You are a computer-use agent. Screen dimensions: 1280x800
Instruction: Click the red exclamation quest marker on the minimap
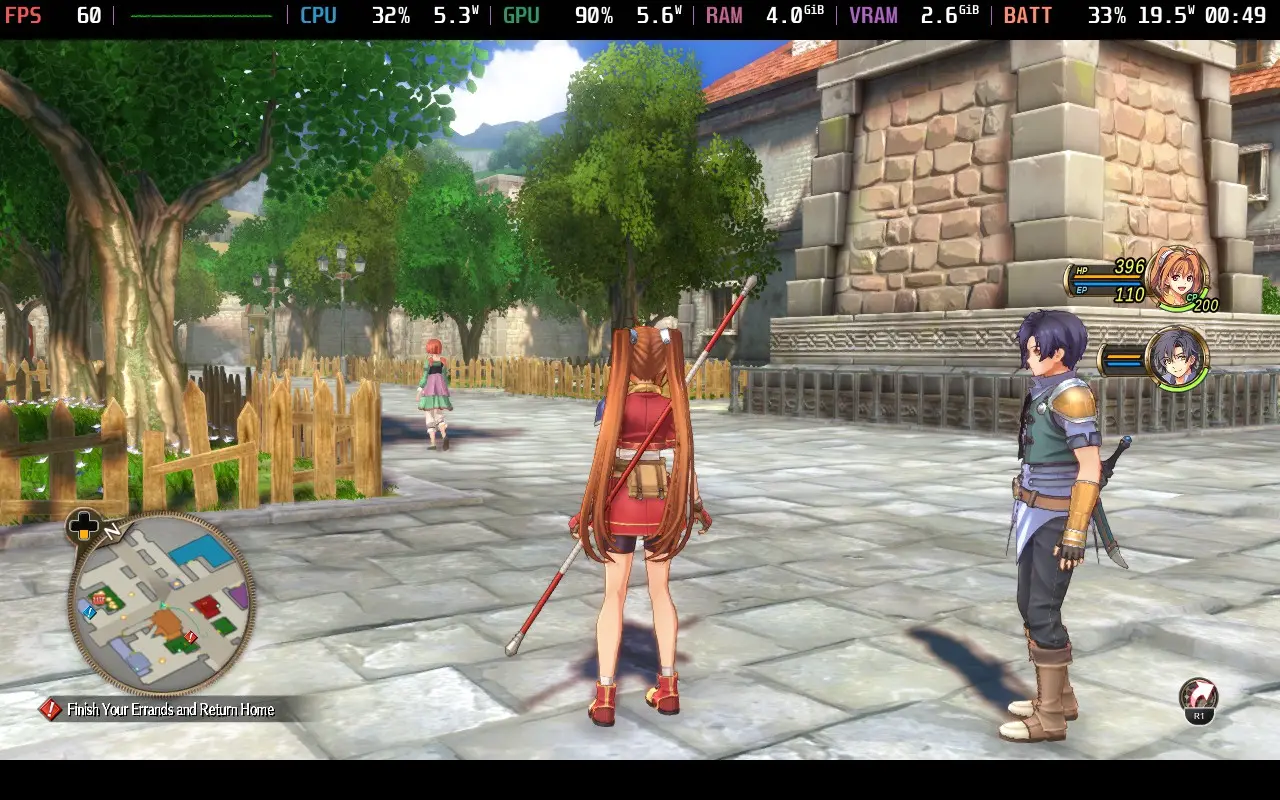tap(190, 636)
